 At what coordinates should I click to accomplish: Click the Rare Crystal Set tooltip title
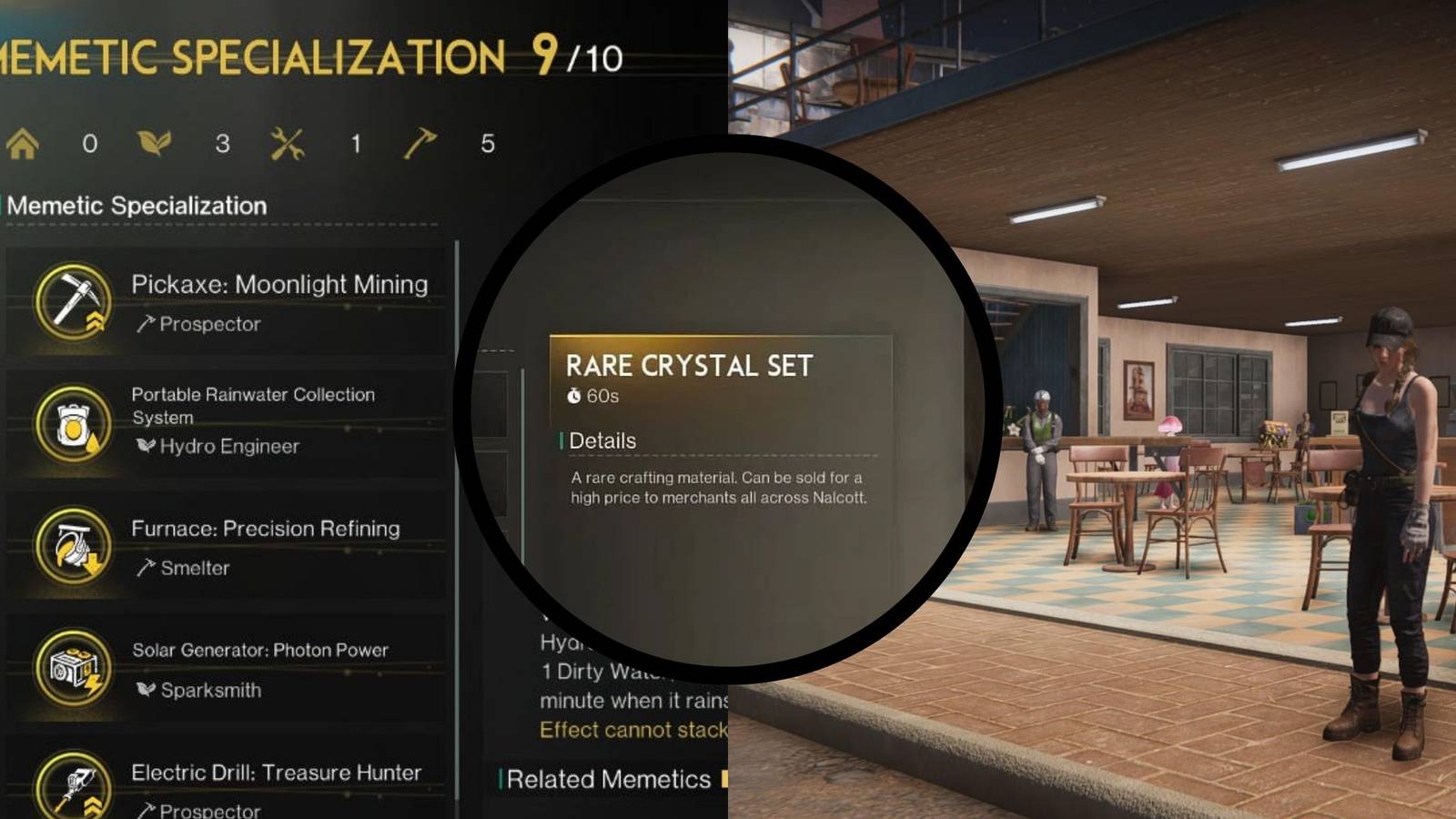(690, 367)
